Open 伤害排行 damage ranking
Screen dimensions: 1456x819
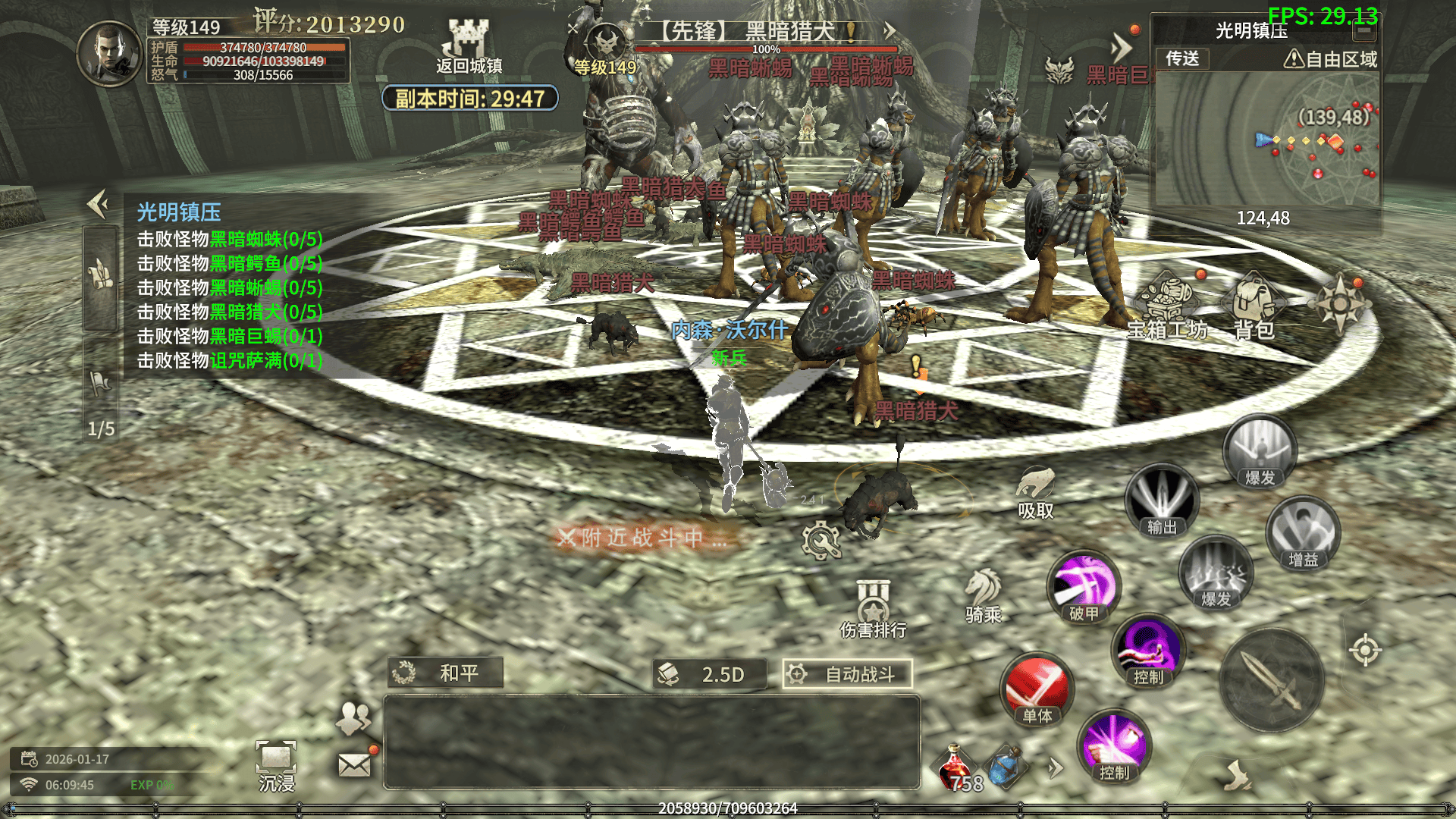point(873,607)
